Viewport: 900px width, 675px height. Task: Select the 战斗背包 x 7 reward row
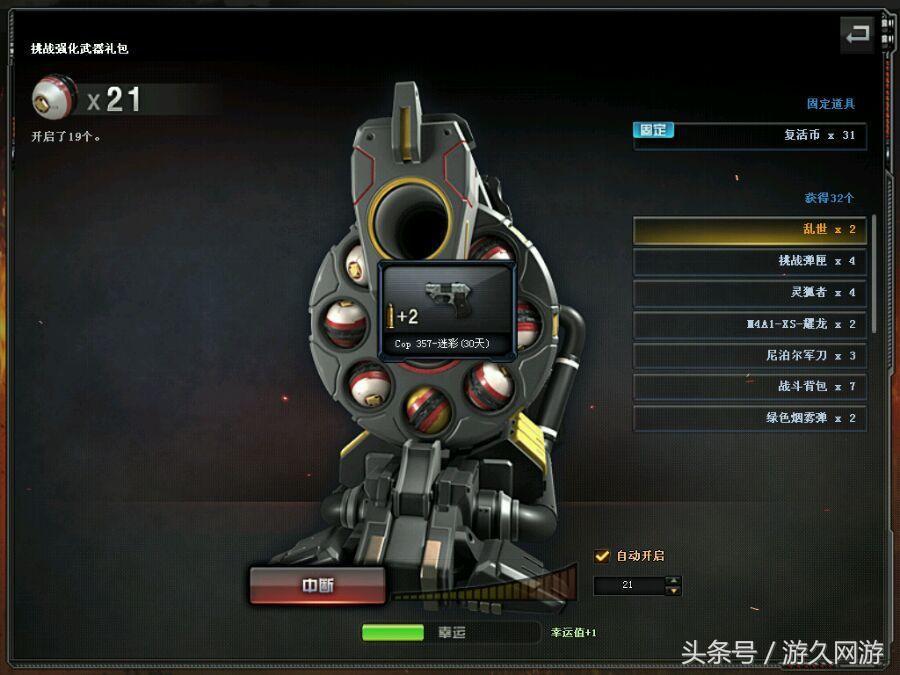(749, 387)
